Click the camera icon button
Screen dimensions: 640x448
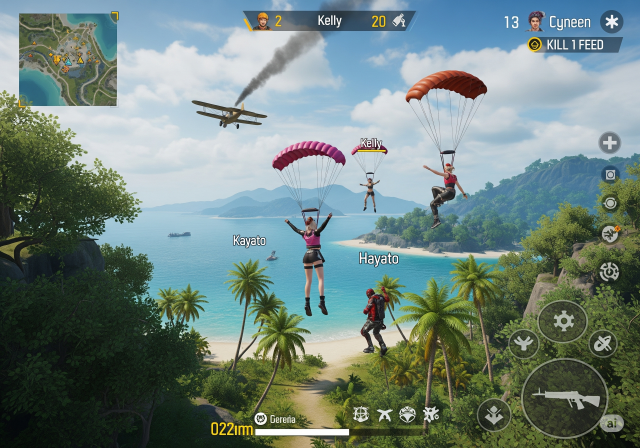pos(609,174)
